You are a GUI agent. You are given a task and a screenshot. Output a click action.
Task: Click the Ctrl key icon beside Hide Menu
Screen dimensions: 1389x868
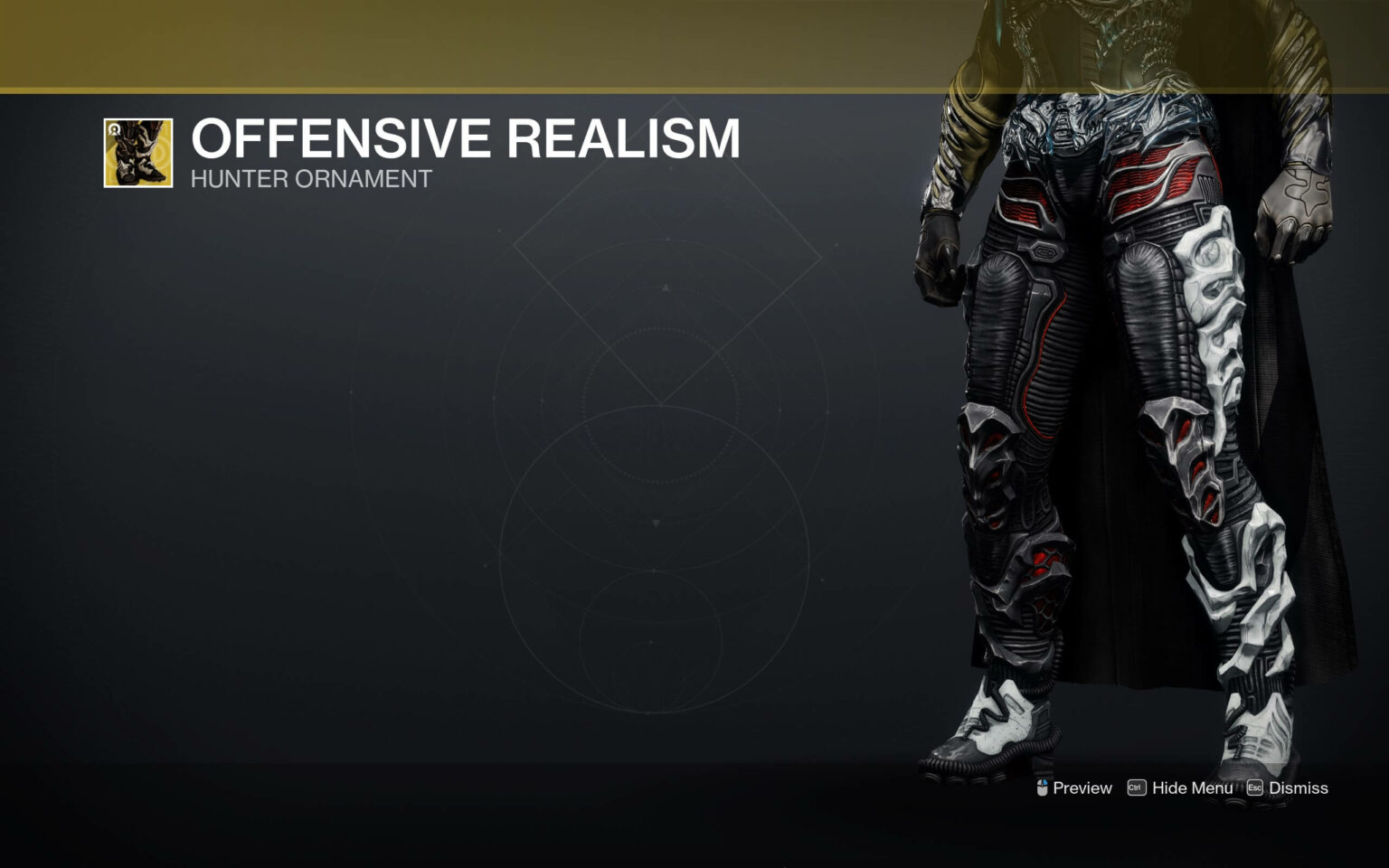1138,788
